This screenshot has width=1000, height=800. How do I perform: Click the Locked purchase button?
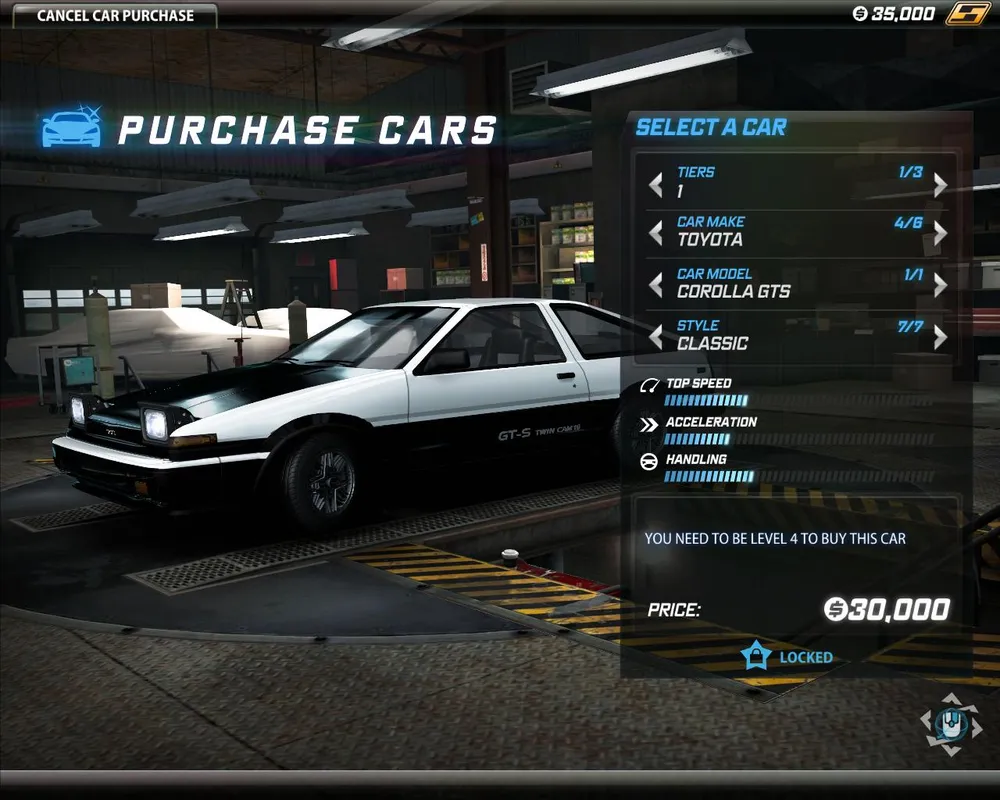[788, 657]
